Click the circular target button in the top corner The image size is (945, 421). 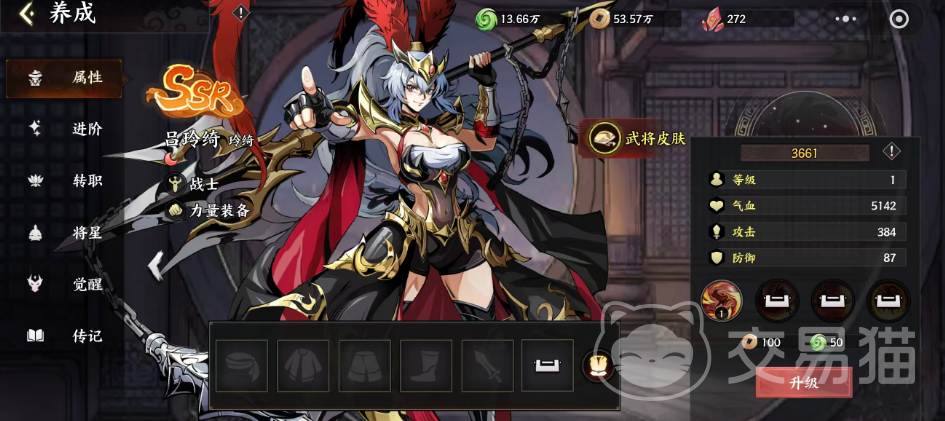pyautogui.click(x=899, y=18)
